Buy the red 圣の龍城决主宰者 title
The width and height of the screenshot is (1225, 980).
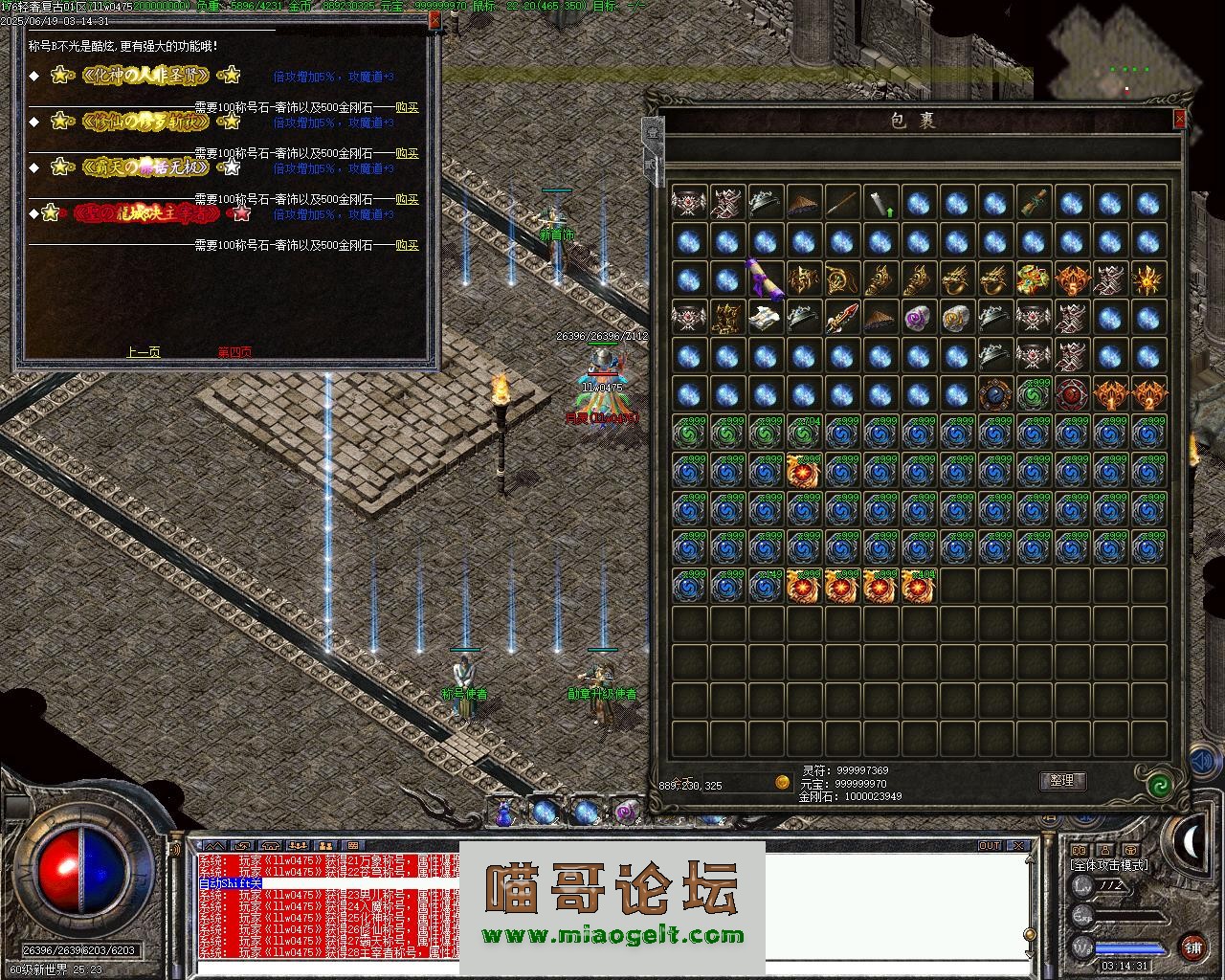[x=407, y=245]
